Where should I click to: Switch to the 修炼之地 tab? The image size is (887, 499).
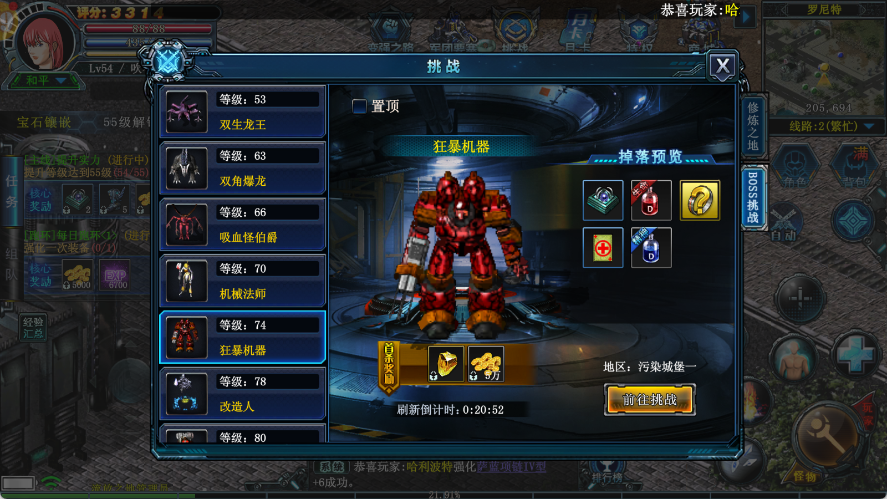[x=753, y=126]
